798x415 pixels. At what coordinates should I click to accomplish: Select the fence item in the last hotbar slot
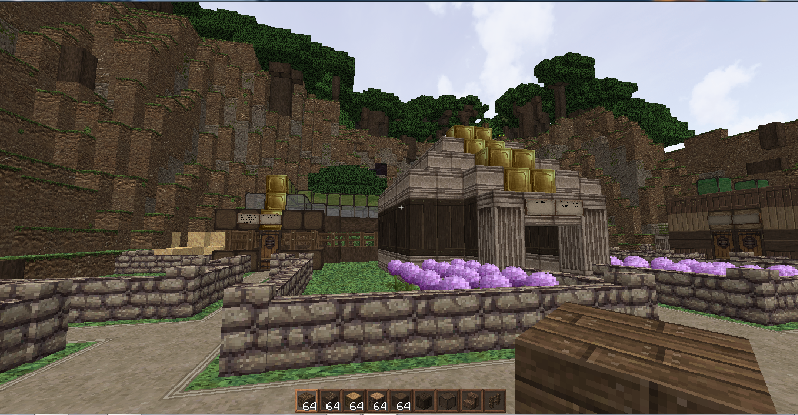click(x=494, y=401)
